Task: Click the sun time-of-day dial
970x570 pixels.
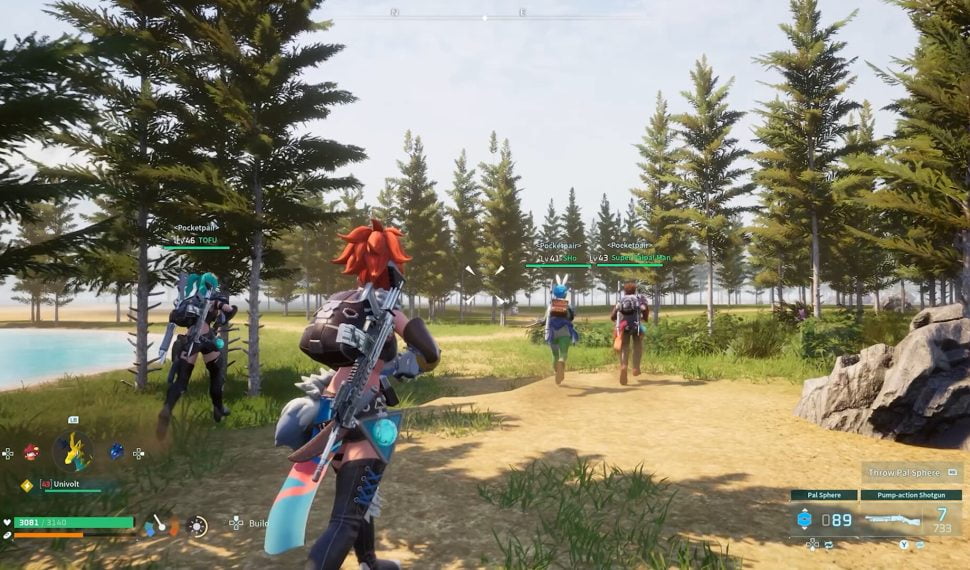Action: click(x=198, y=525)
